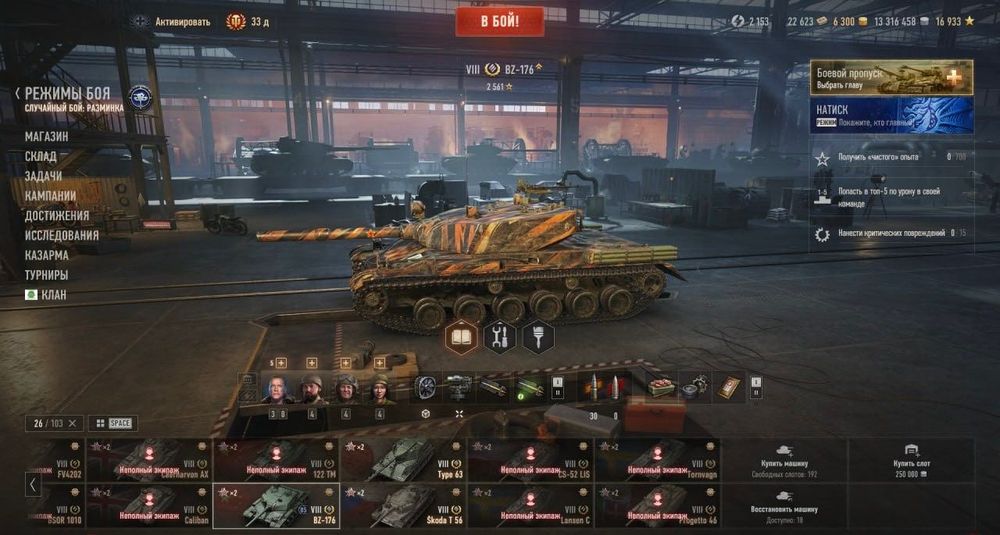Open the НАТИСК mode banner
The image size is (1000, 535).
pyautogui.click(x=891, y=115)
